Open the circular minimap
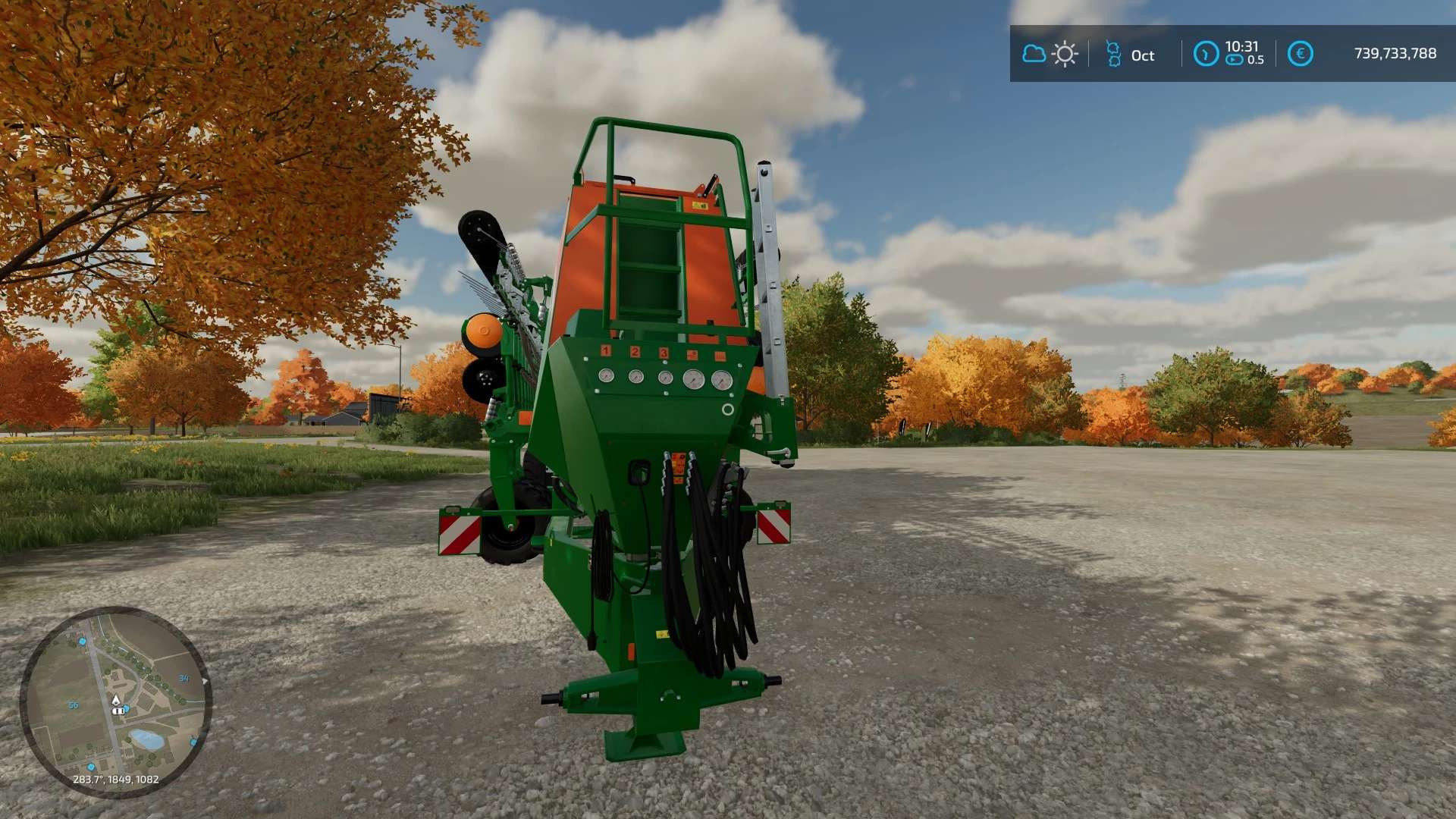The width and height of the screenshot is (1456, 819). click(x=115, y=701)
